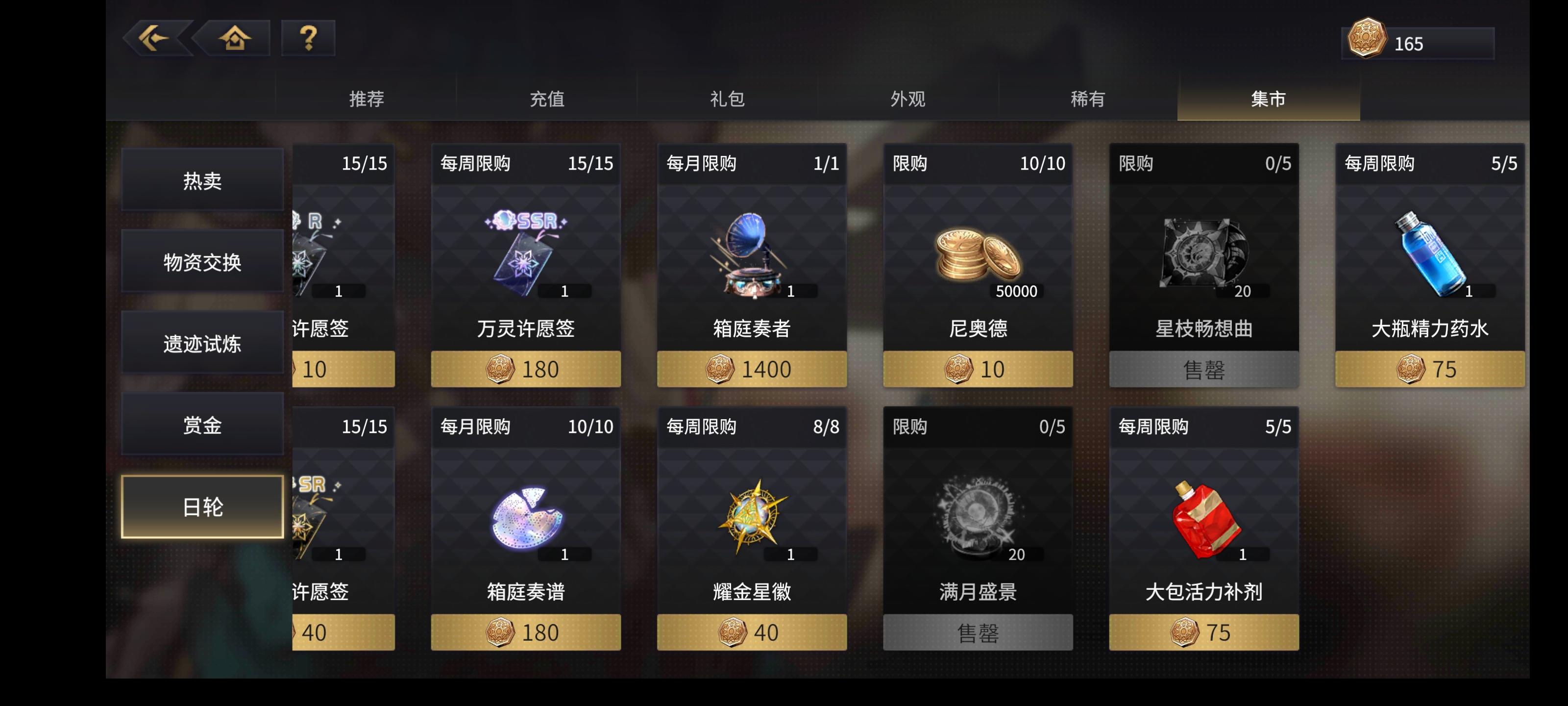Open the 集市 tab
The height and width of the screenshot is (706, 1568).
(1270, 100)
